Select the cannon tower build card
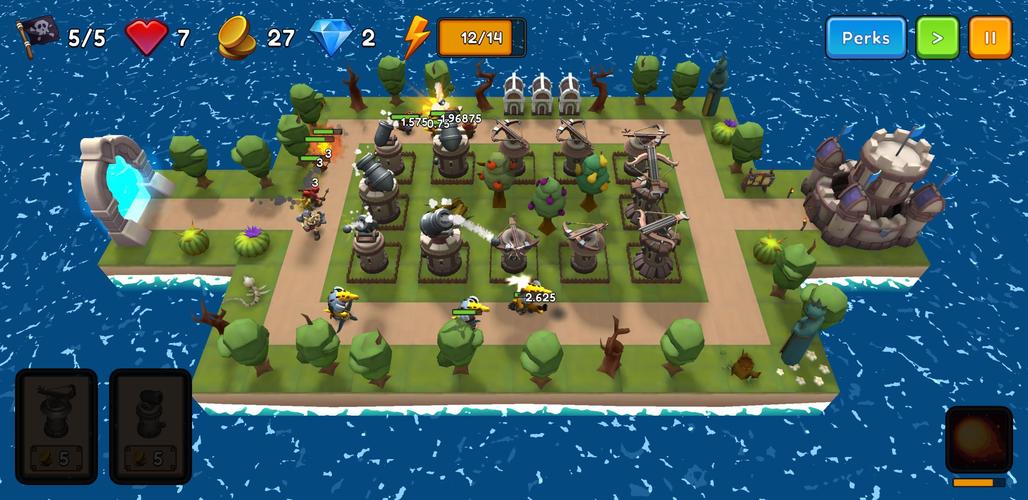This screenshot has width=1028, height=500. pyautogui.click(x=150, y=425)
